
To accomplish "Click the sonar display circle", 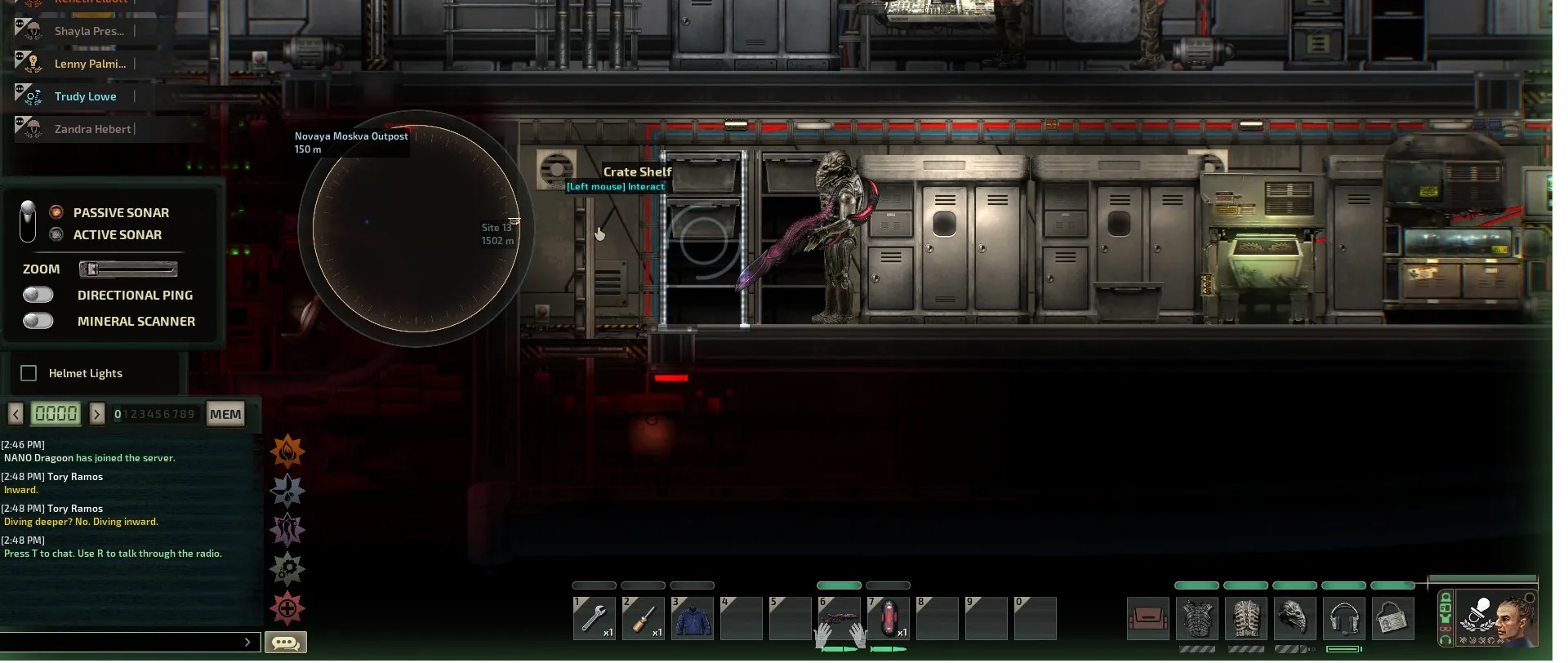I will pyautogui.click(x=416, y=229).
